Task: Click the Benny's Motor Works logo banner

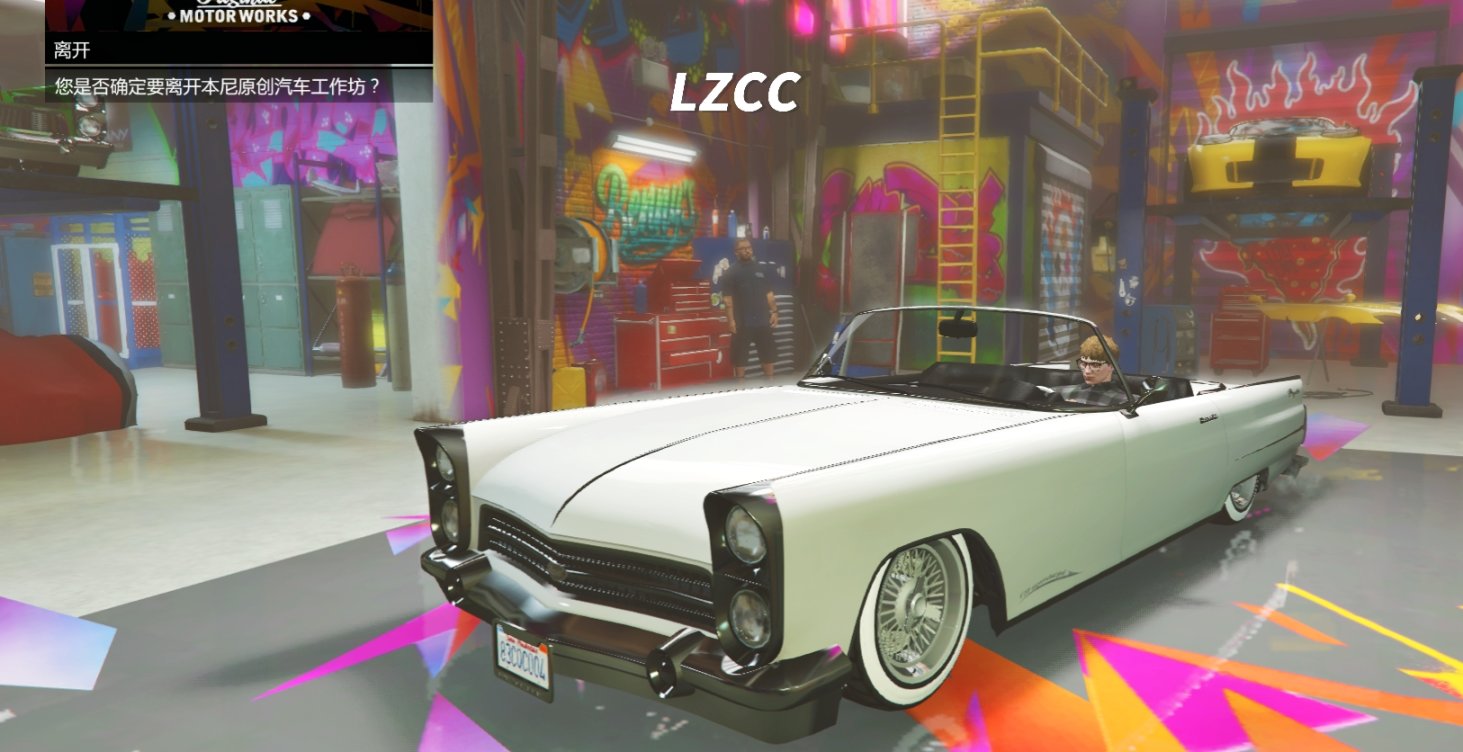Action: pyautogui.click(x=240, y=14)
